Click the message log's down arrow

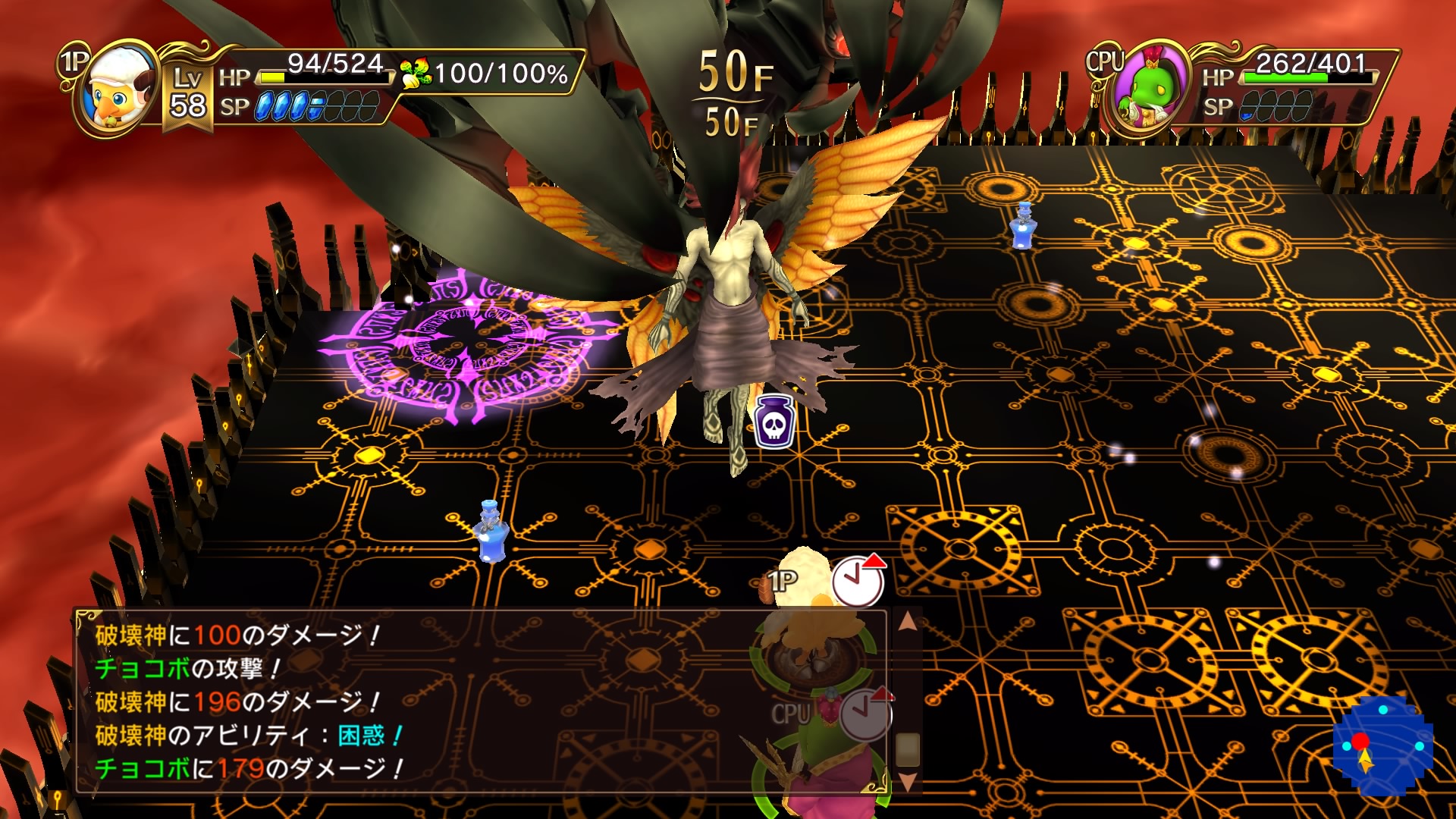tap(907, 782)
